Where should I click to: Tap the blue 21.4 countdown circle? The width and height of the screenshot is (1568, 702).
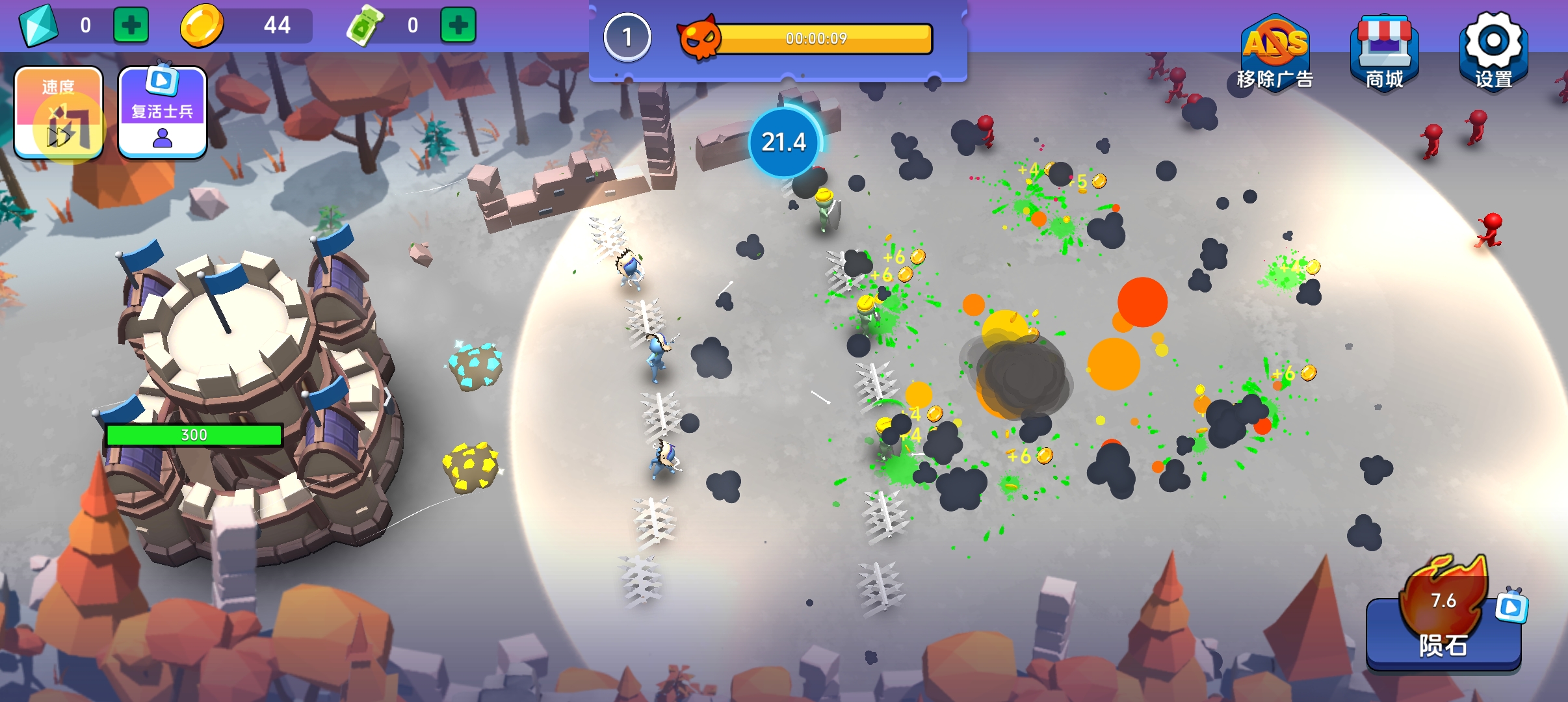pyautogui.click(x=784, y=142)
